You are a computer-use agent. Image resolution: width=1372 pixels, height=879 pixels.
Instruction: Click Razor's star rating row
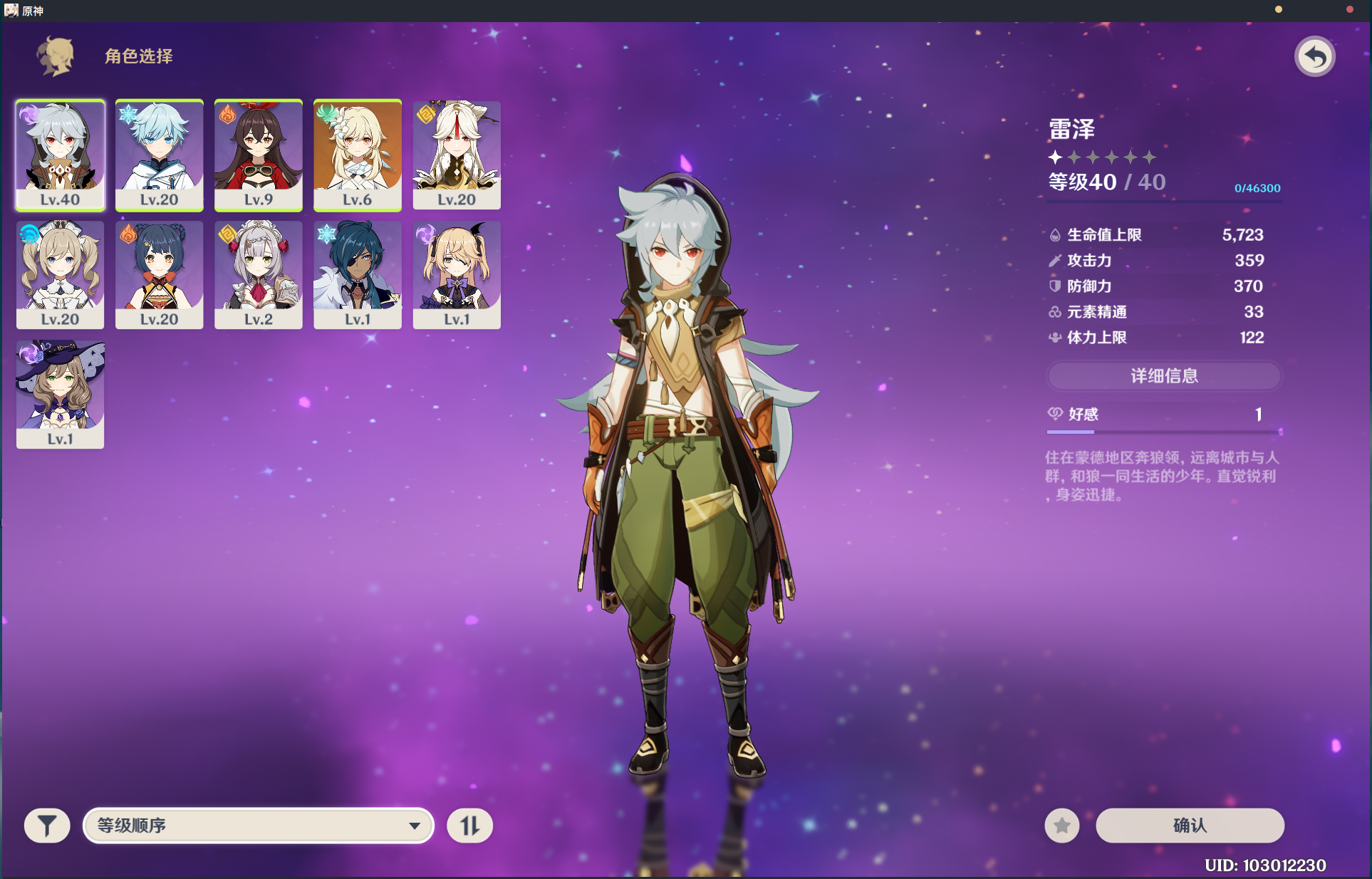1103,157
